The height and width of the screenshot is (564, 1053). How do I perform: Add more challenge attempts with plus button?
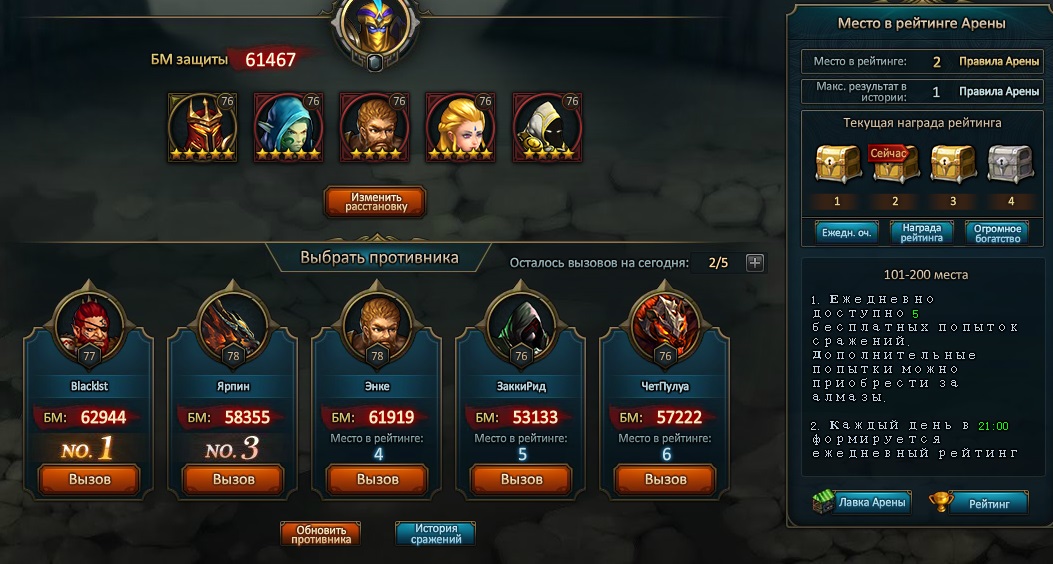(755, 263)
